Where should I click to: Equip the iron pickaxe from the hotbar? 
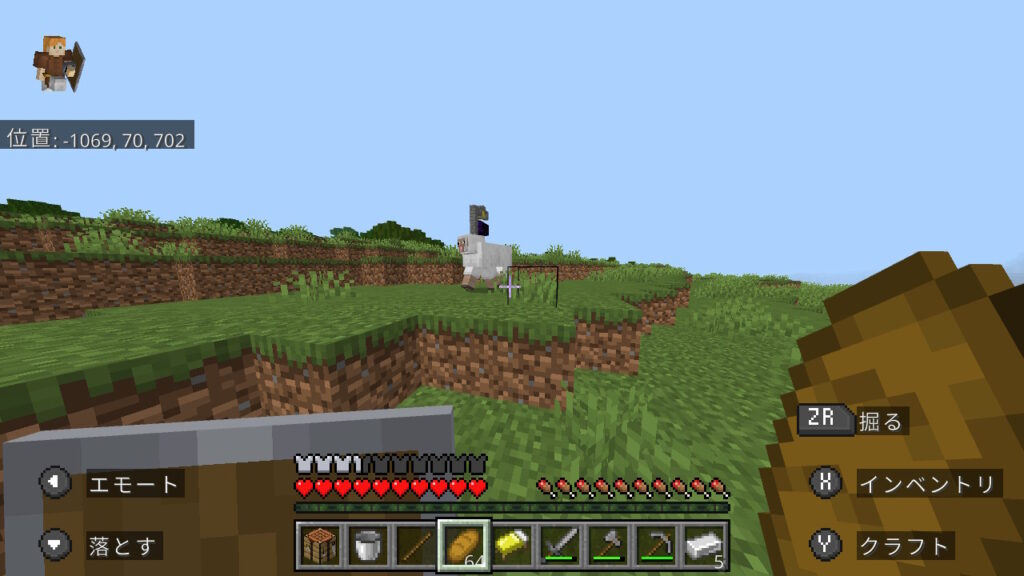655,546
